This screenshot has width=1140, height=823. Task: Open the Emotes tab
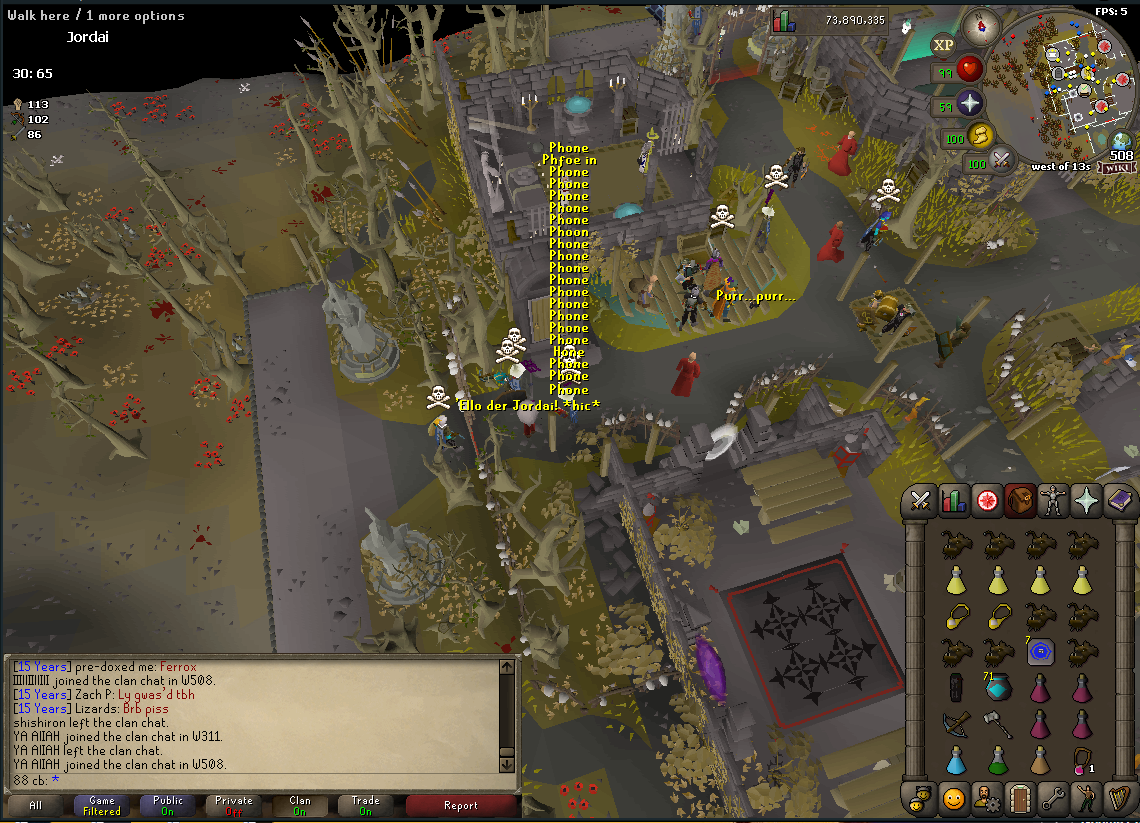(x=1086, y=798)
